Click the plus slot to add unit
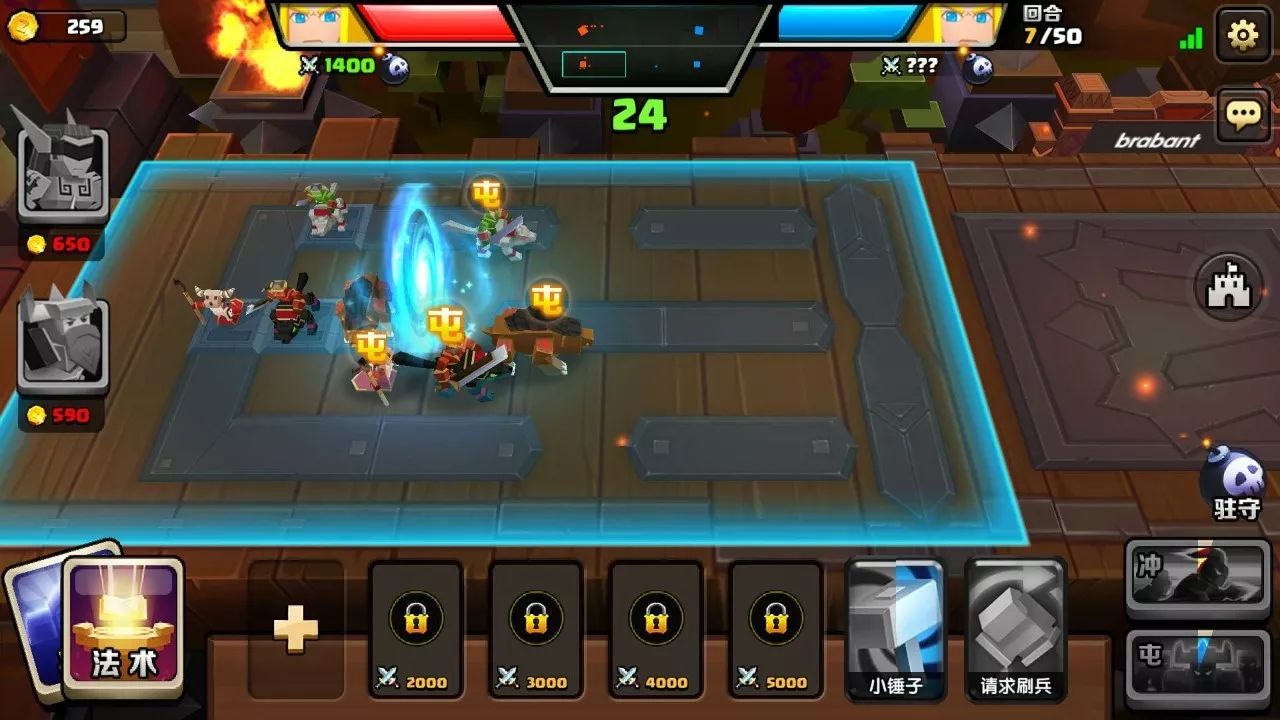Image resolution: width=1280 pixels, height=720 pixels. coord(296,629)
